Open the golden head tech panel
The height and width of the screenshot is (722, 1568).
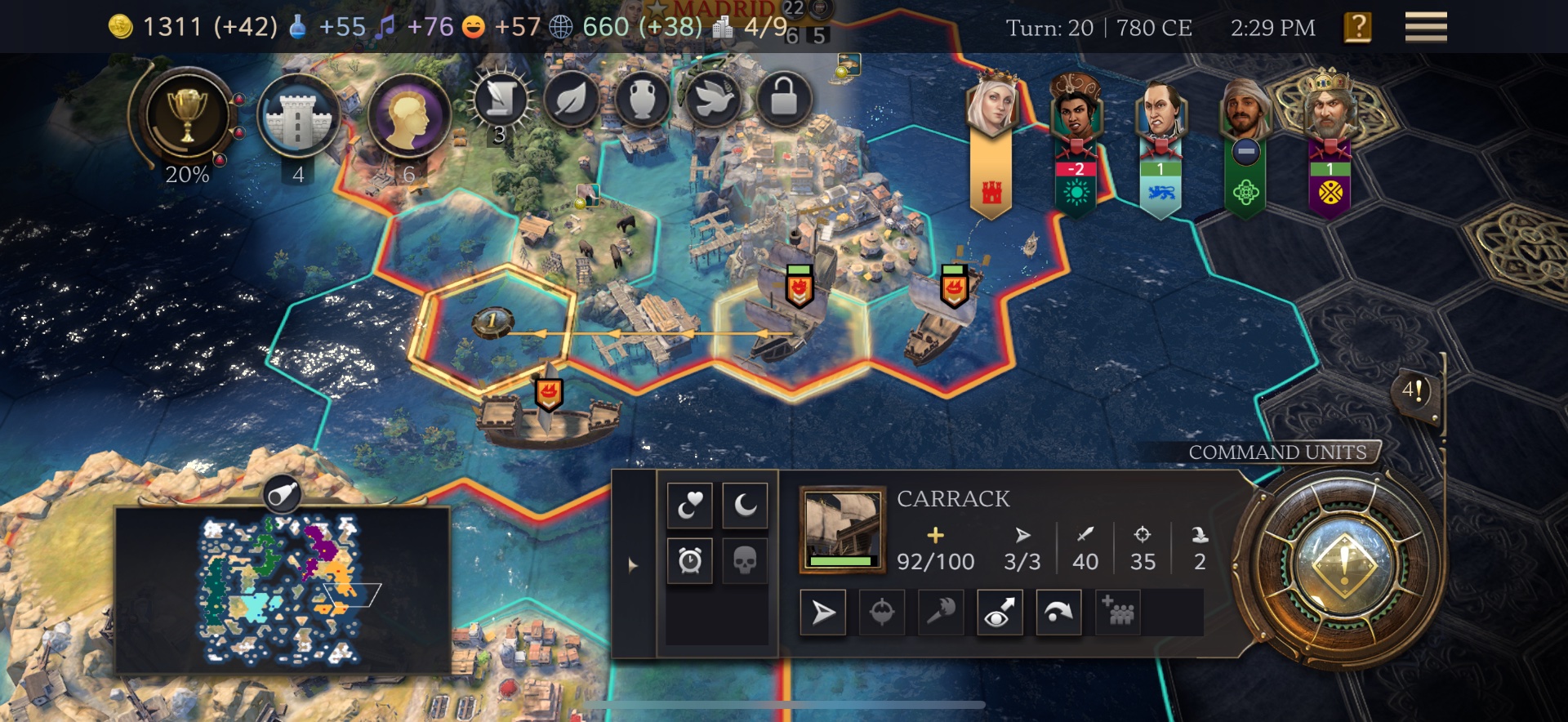408,117
